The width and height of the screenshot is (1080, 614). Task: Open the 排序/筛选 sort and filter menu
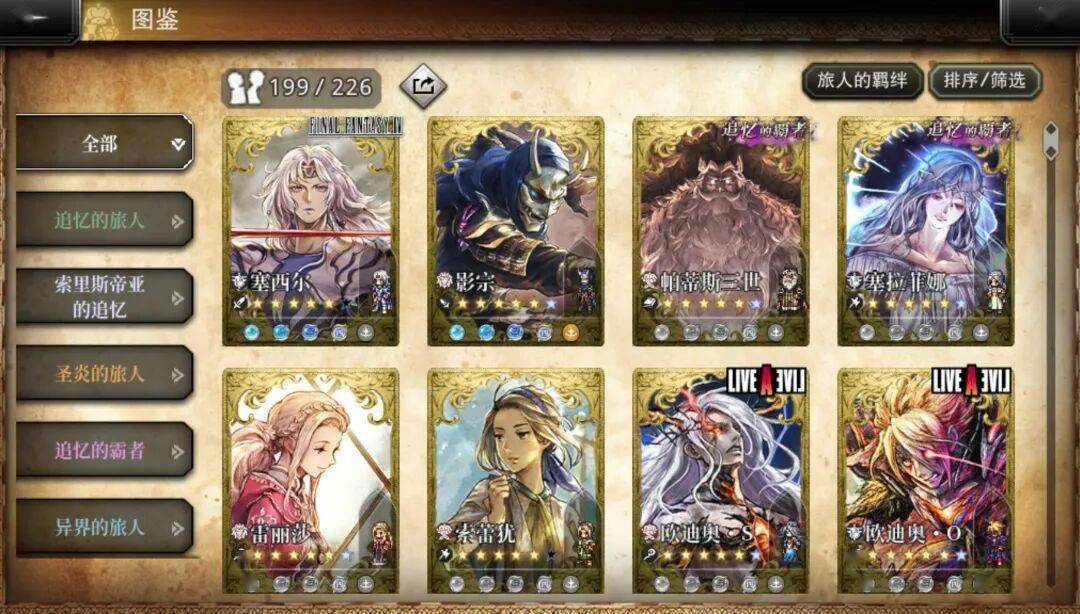tap(985, 81)
